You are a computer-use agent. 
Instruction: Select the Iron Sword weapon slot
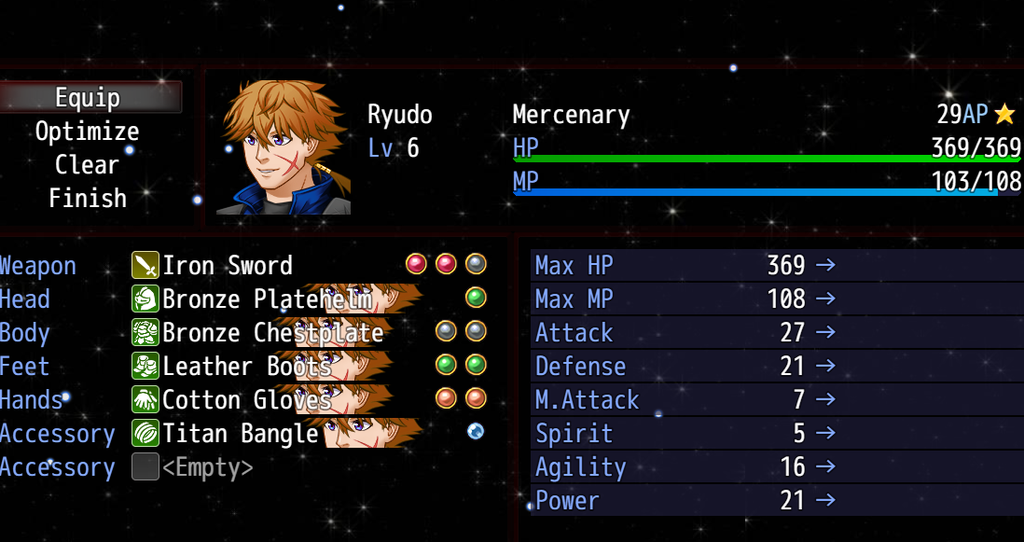228,266
